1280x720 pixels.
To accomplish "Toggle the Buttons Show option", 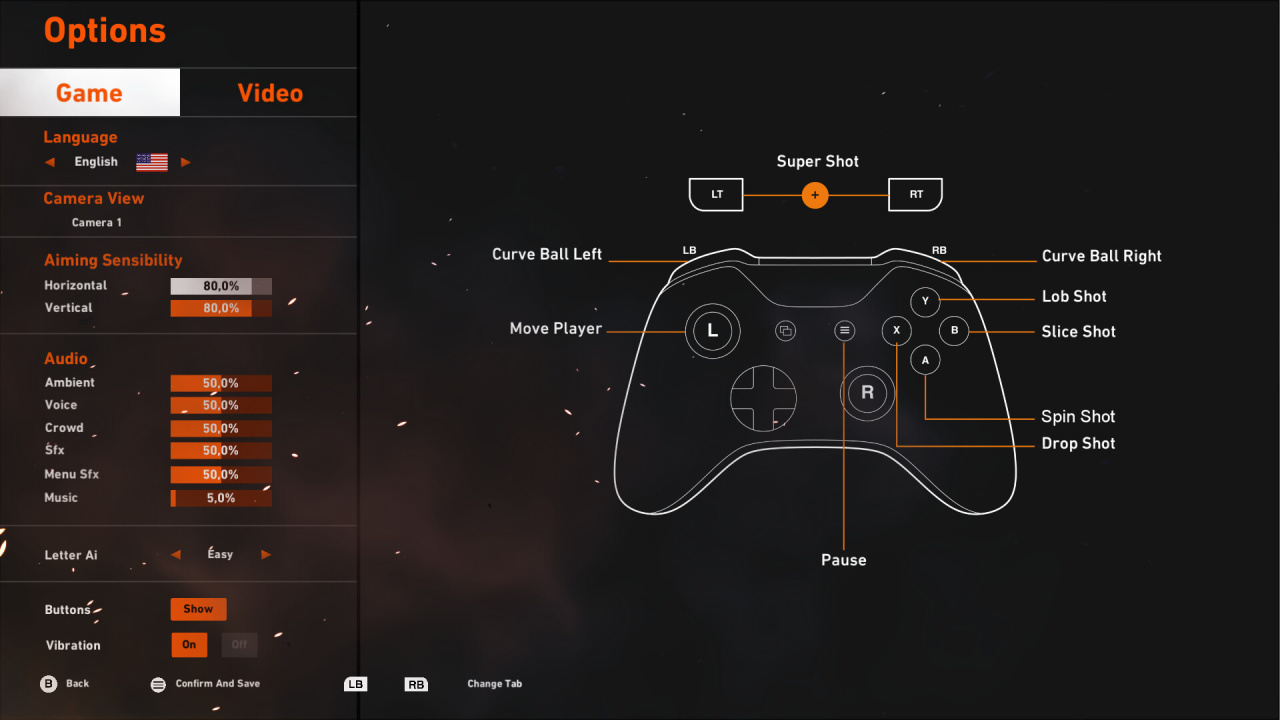I will tap(198, 609).
